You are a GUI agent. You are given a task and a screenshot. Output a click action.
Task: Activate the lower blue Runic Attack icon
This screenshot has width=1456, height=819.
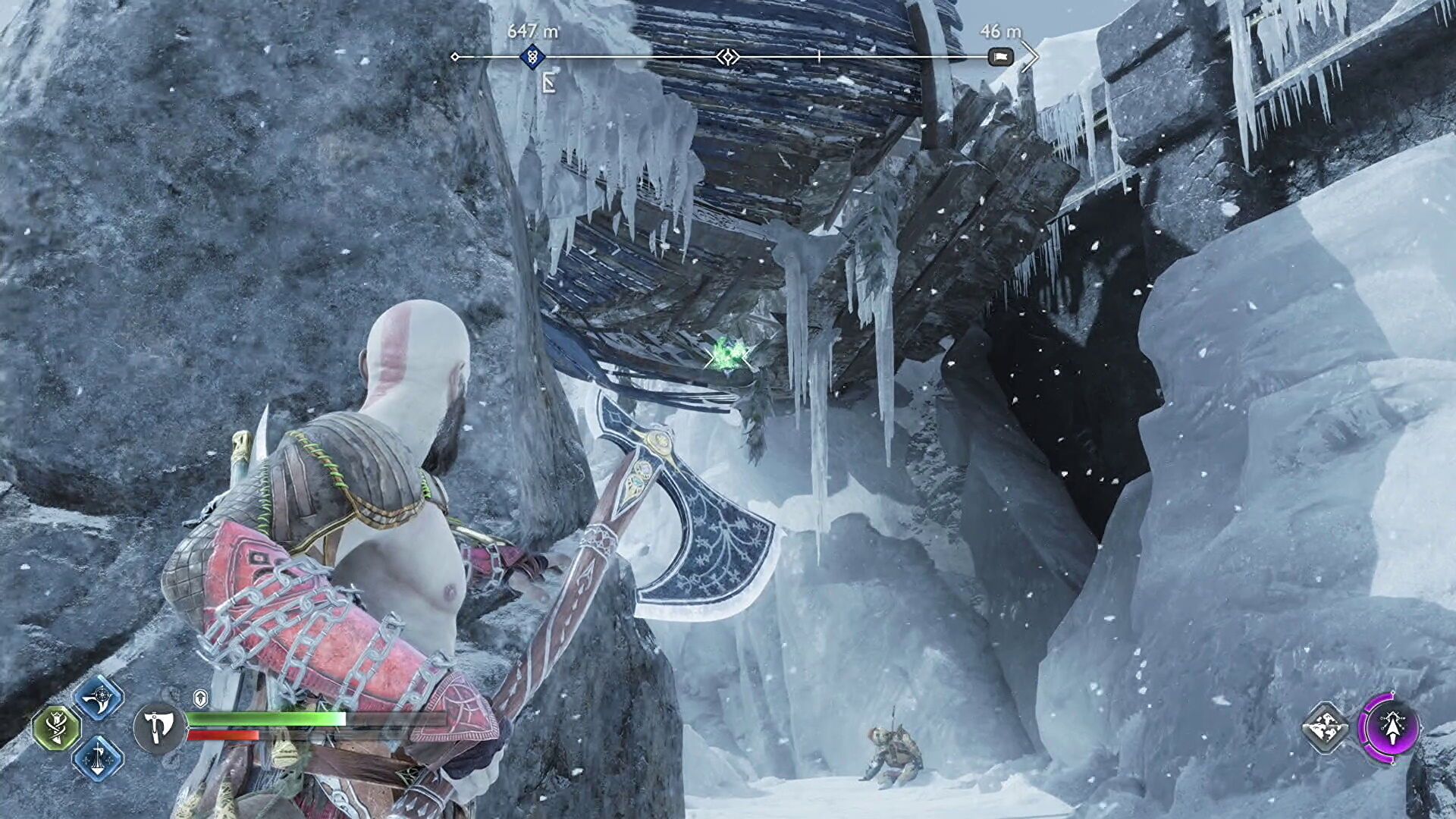pos(96,760)
